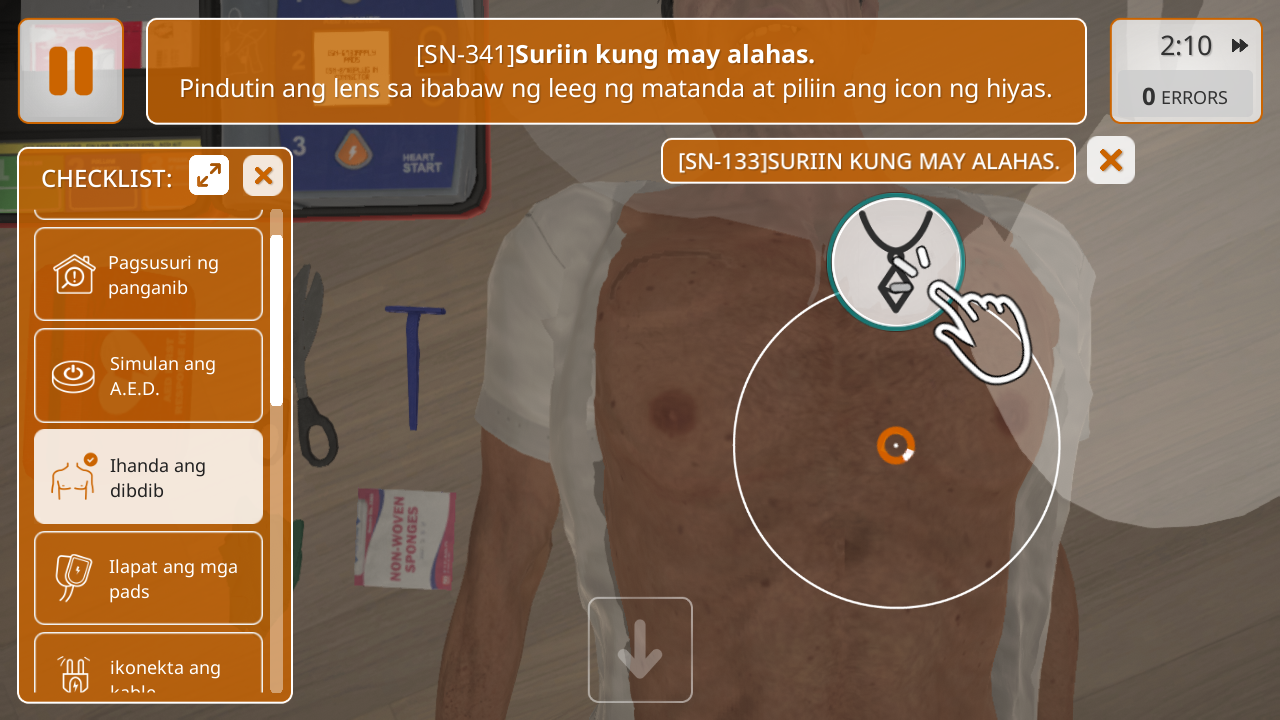
Task: Close the SN-133 jewelry check label
Action: [x=1110, y=160]
